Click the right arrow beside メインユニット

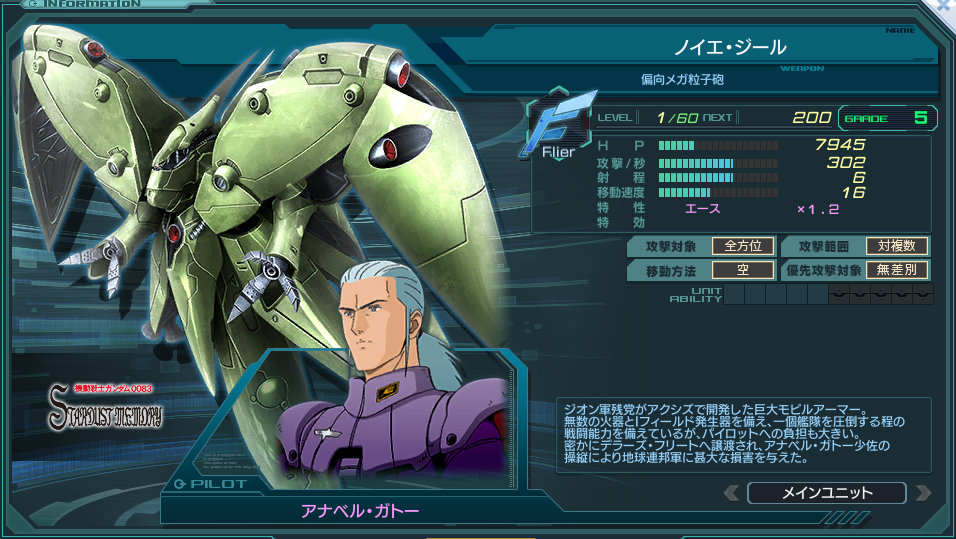point(923,493)
